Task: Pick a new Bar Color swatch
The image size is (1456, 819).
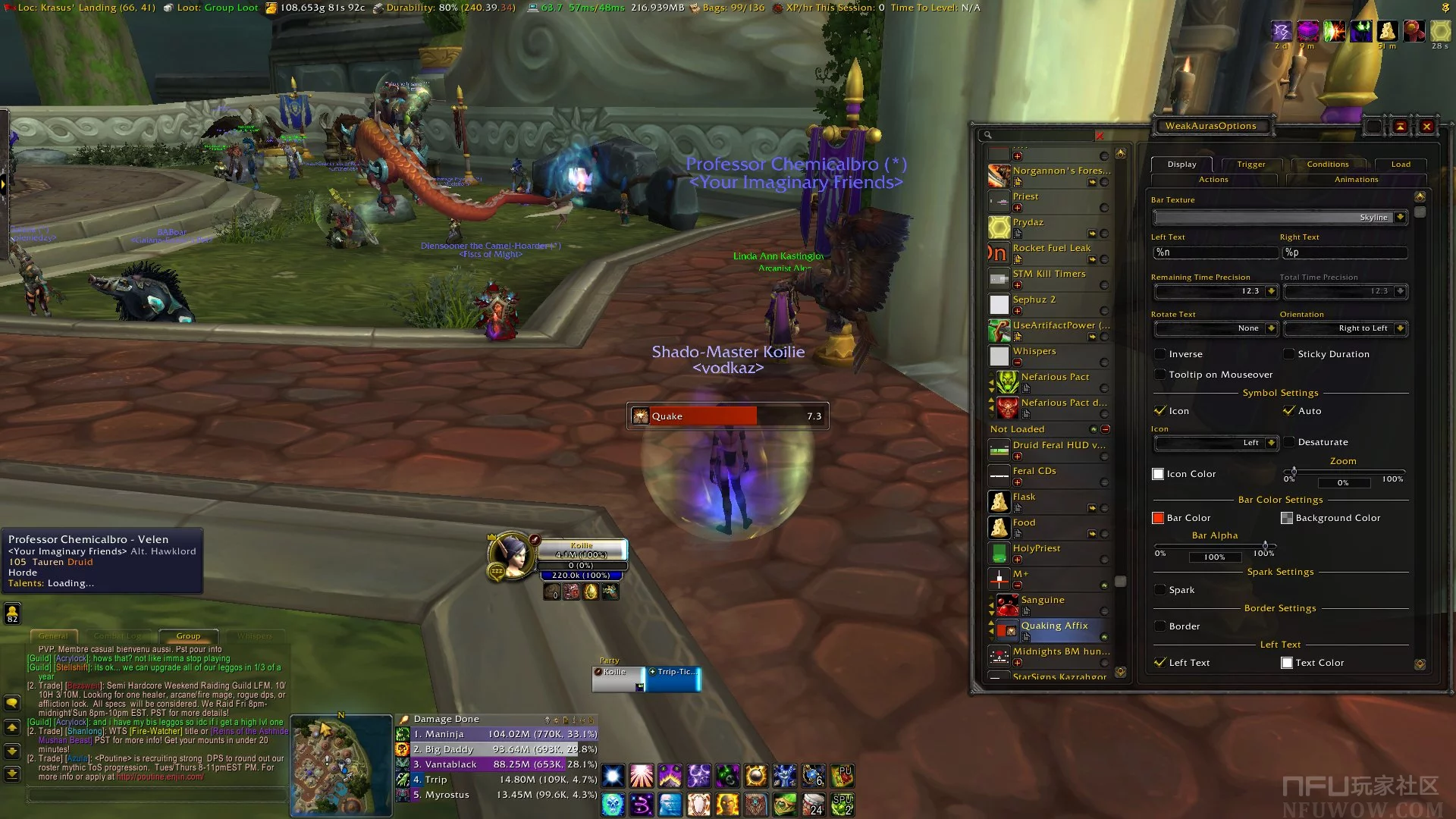Action: click(1158, 518)
